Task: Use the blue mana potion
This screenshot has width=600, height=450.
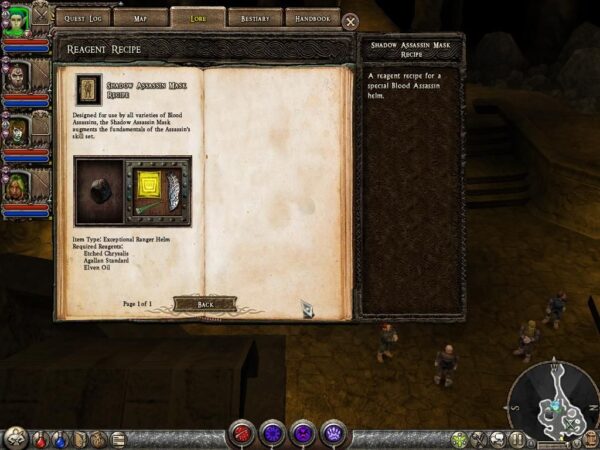Action: (x=60, y=438)
